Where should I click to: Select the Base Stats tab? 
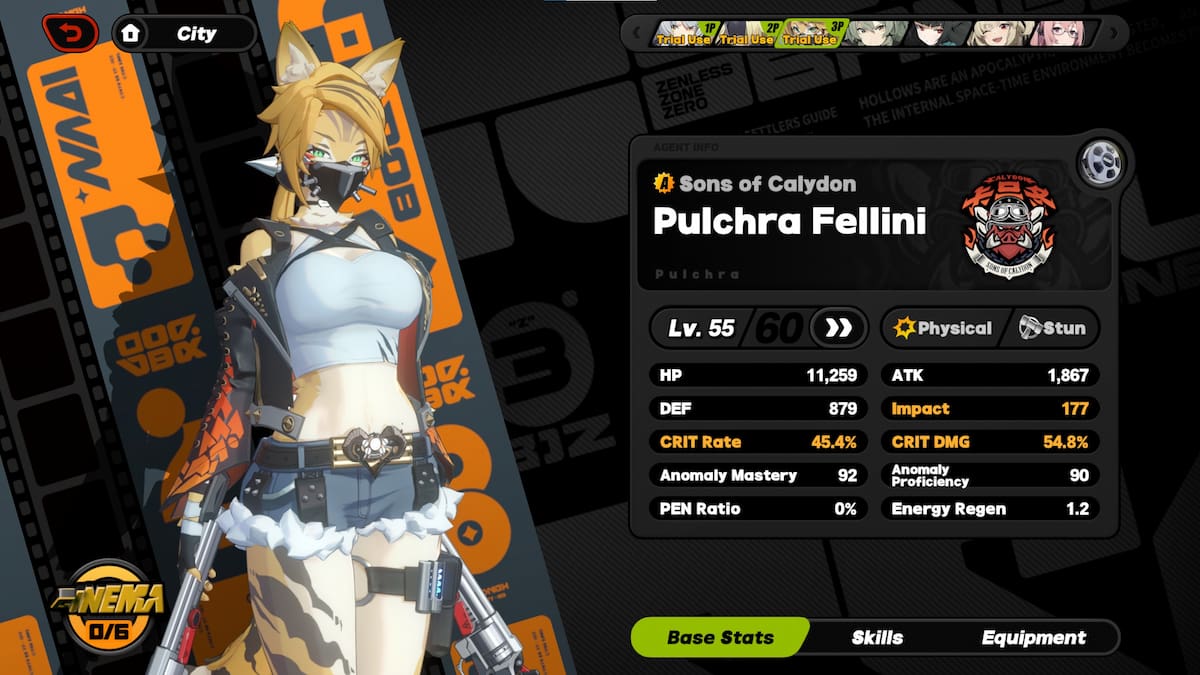720,637
